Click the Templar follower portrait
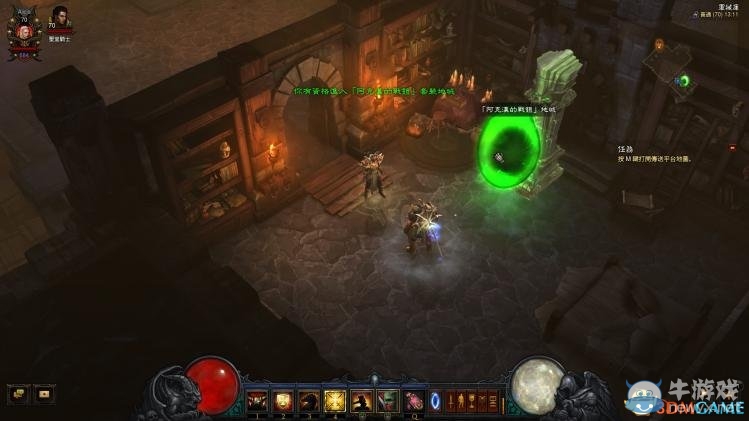The height and width of the screenshot is (421, 749). pyautogui.click(x=58, y=19)
